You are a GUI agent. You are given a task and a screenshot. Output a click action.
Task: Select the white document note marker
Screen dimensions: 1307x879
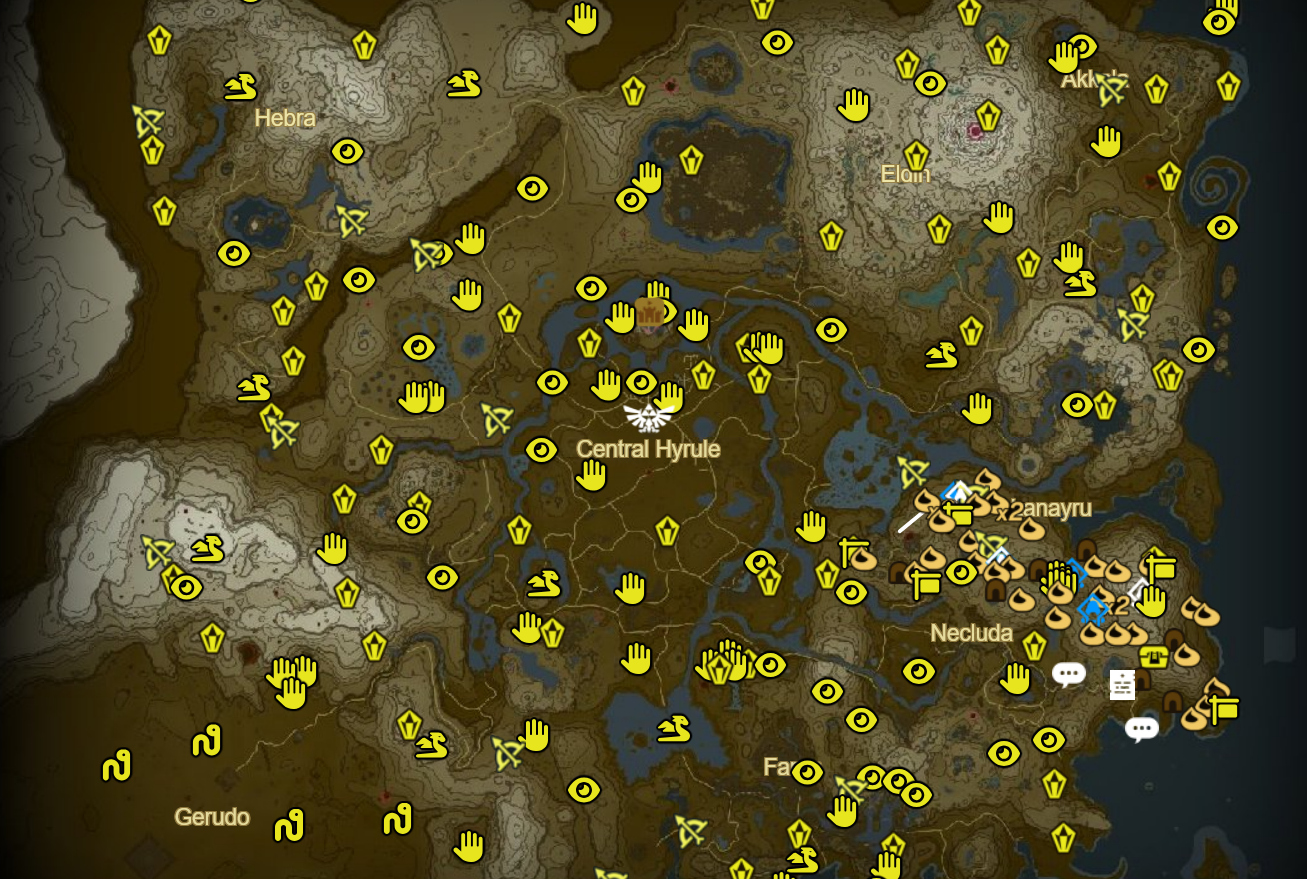pyautogui.click(x=1122, y=685)
